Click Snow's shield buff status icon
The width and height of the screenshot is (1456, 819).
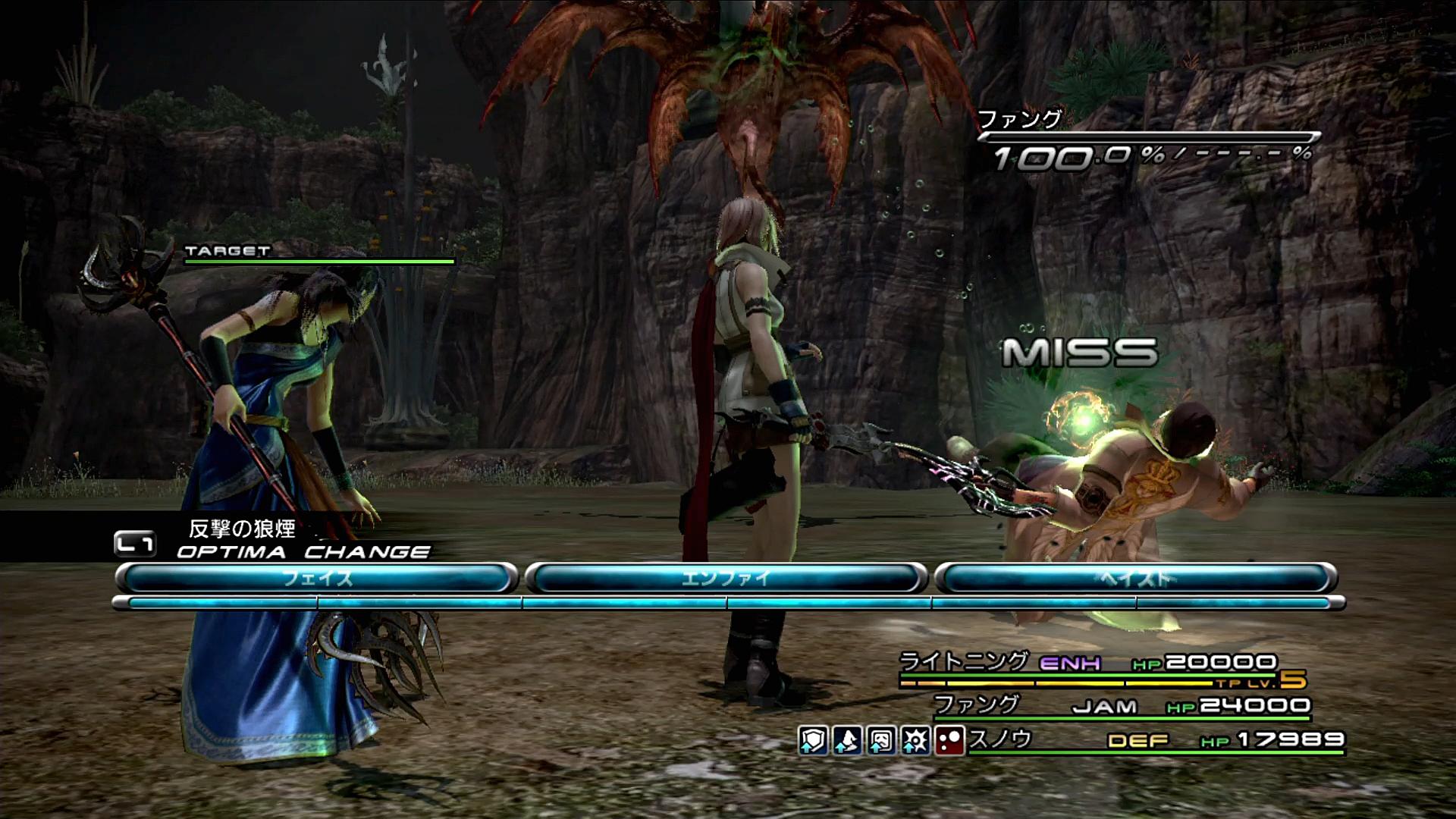click(812, 740)
